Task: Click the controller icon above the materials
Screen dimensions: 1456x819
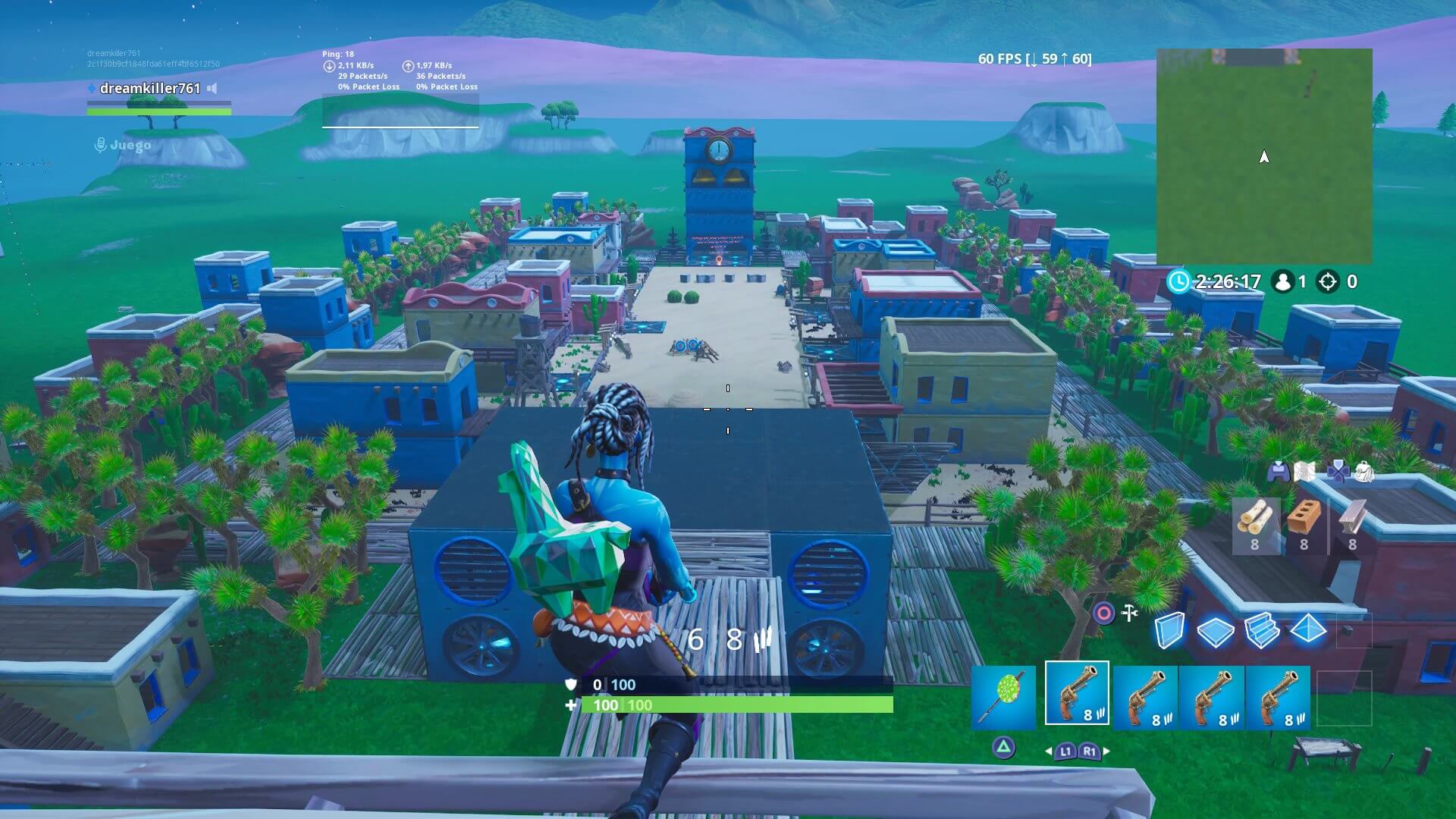Action: click(x=1279, y=472)
